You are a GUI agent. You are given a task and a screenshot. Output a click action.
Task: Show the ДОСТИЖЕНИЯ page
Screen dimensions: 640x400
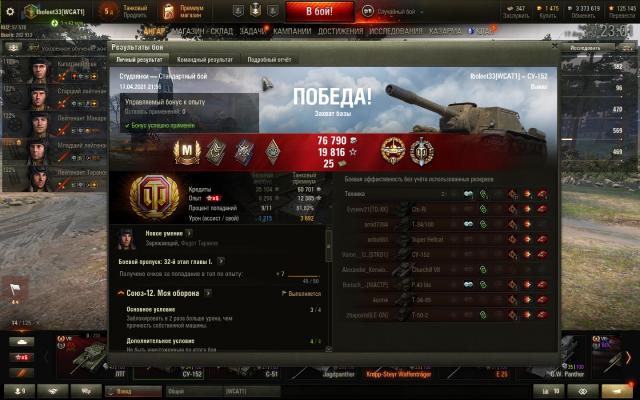click(x=341, y=31)
